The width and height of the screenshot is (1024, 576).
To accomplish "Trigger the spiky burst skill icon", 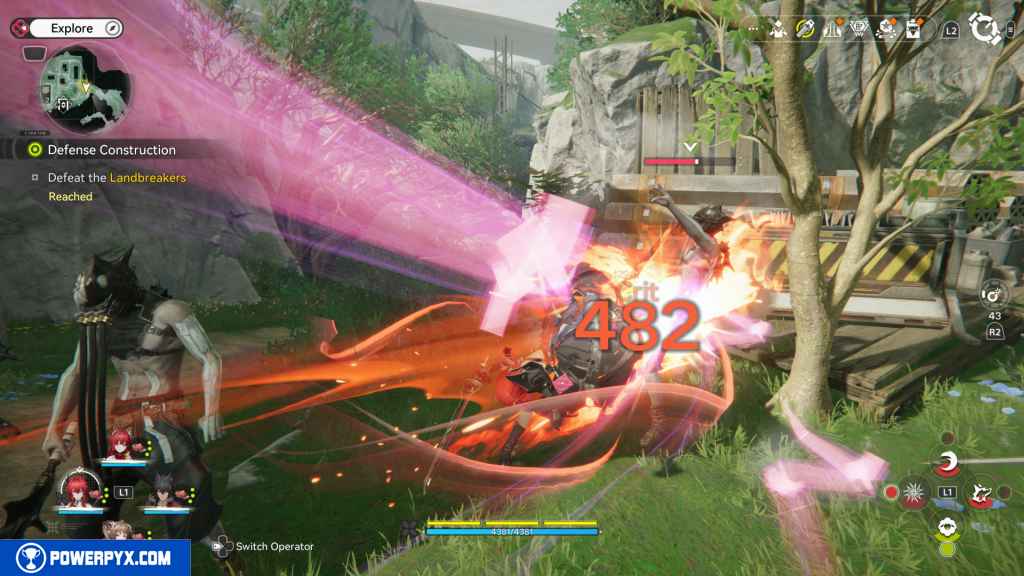I will [x=915, y=492].
